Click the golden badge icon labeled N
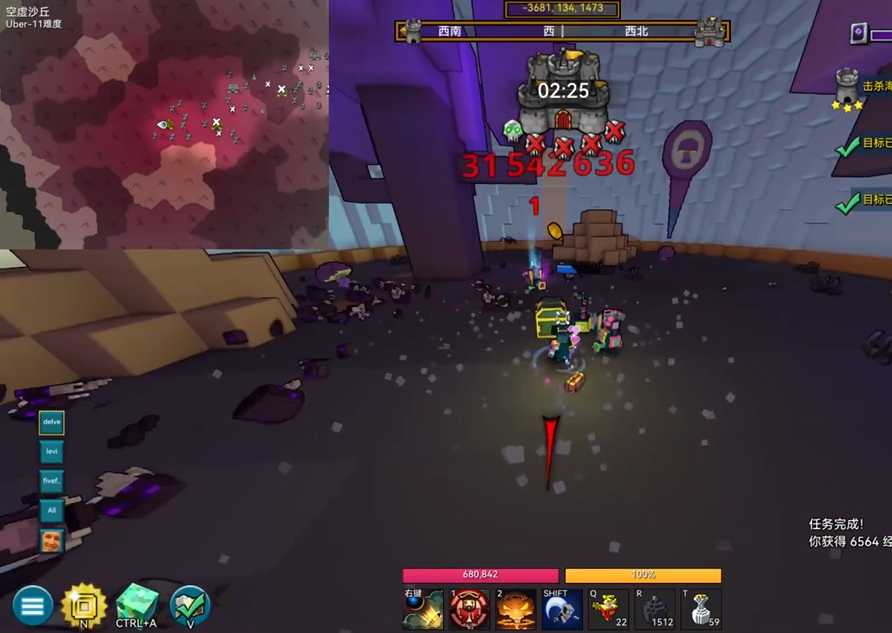 [x=84, y=604]
